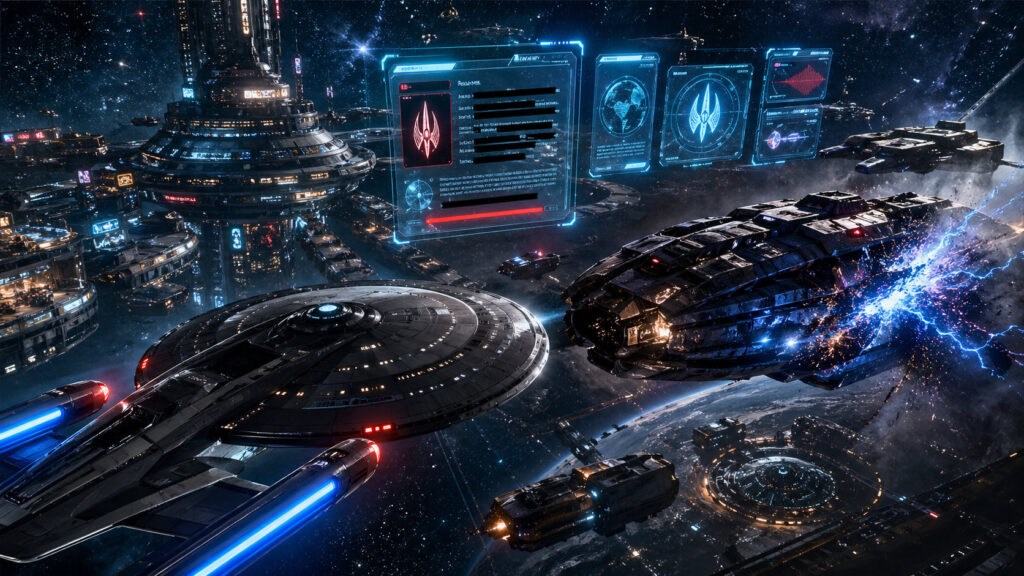The height and width of the screenshot is (576, 1024).
Task: Open the red waveform signal panel
Action: tap(797, 77)
